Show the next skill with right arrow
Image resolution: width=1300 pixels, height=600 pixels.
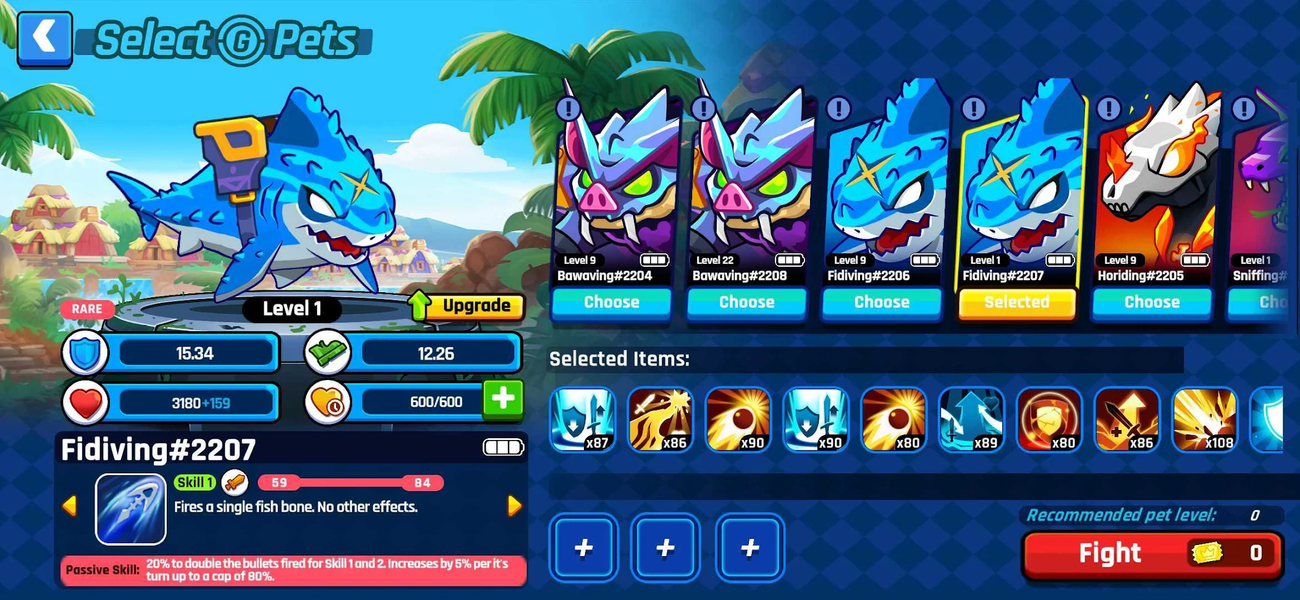515,506
